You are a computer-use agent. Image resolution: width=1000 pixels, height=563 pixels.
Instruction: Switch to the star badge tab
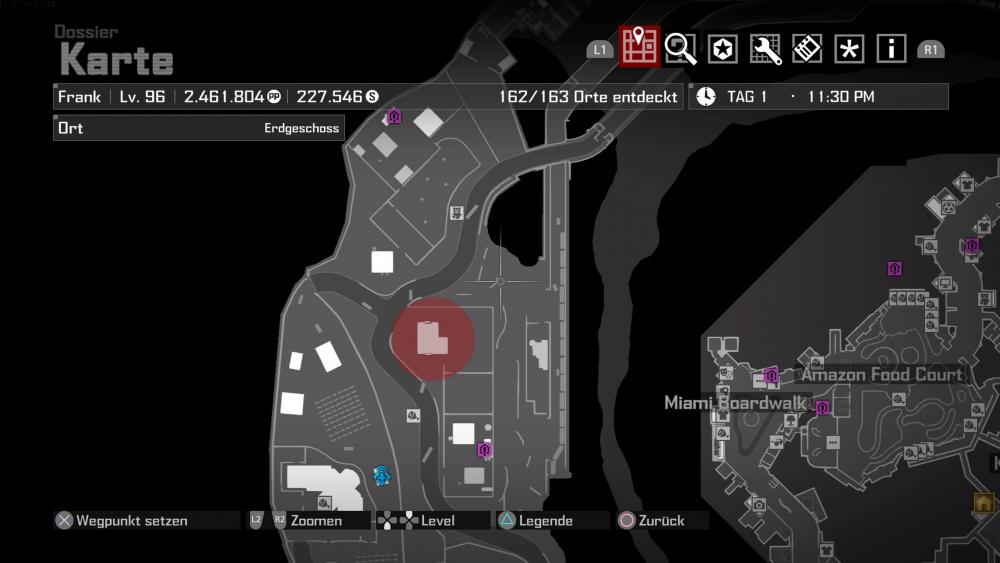coord(722,48)
